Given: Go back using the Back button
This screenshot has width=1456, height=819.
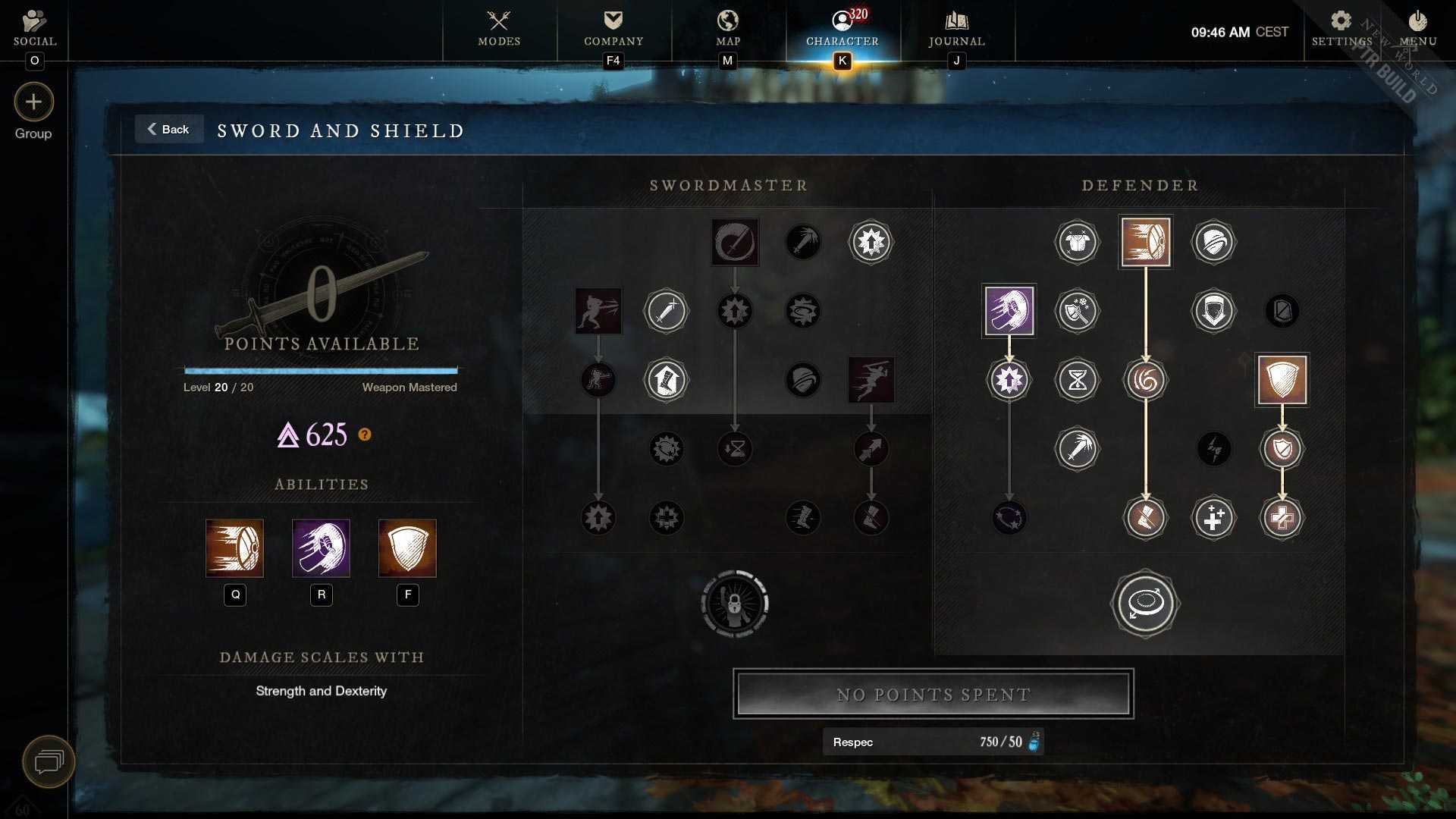Looking at the screenshot, I should click(x=168, y=130).
